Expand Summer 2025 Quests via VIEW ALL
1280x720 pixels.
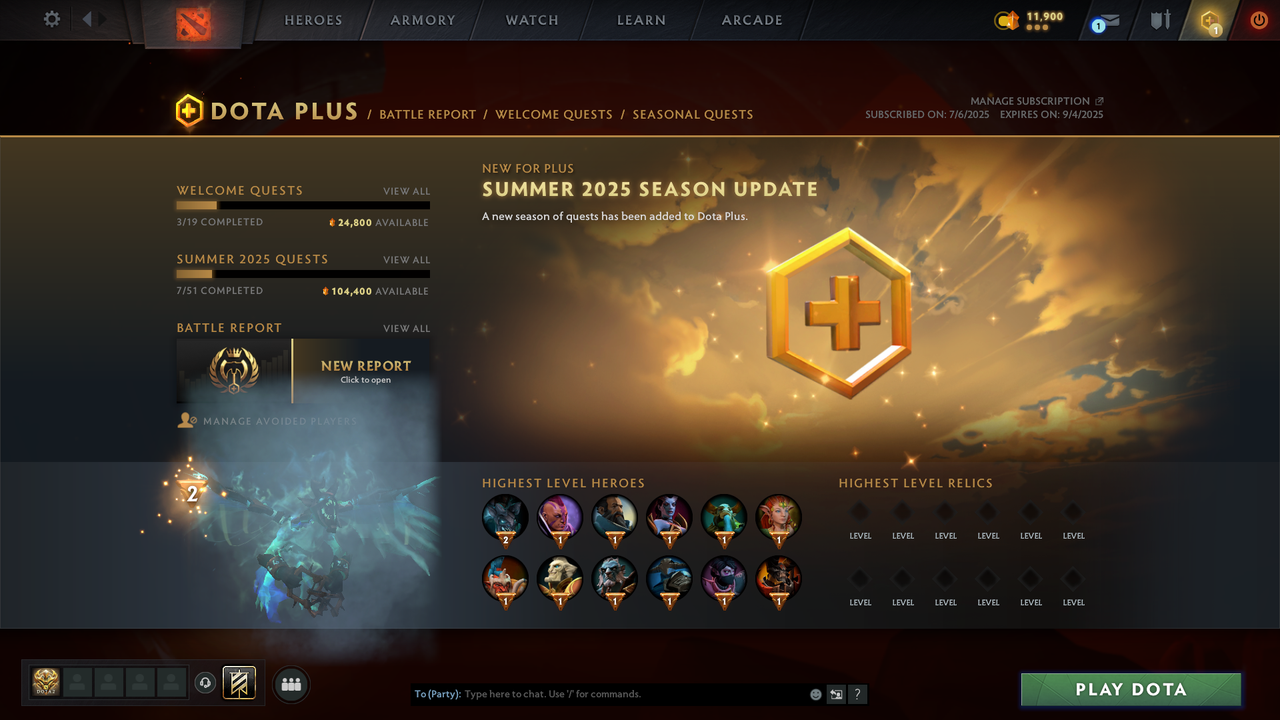point(406,259)
